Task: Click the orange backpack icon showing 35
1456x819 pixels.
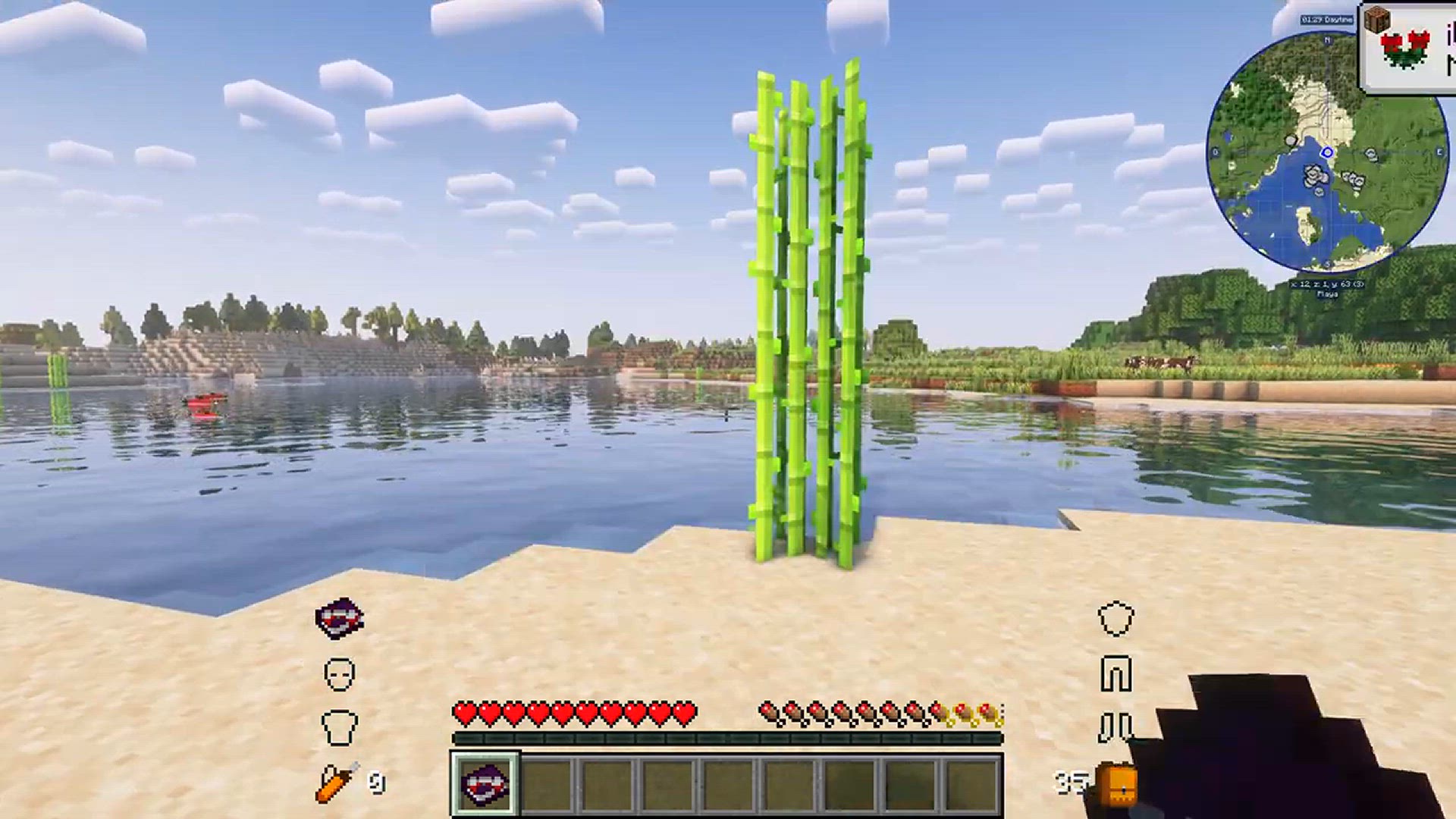Action: [1116, 781]
